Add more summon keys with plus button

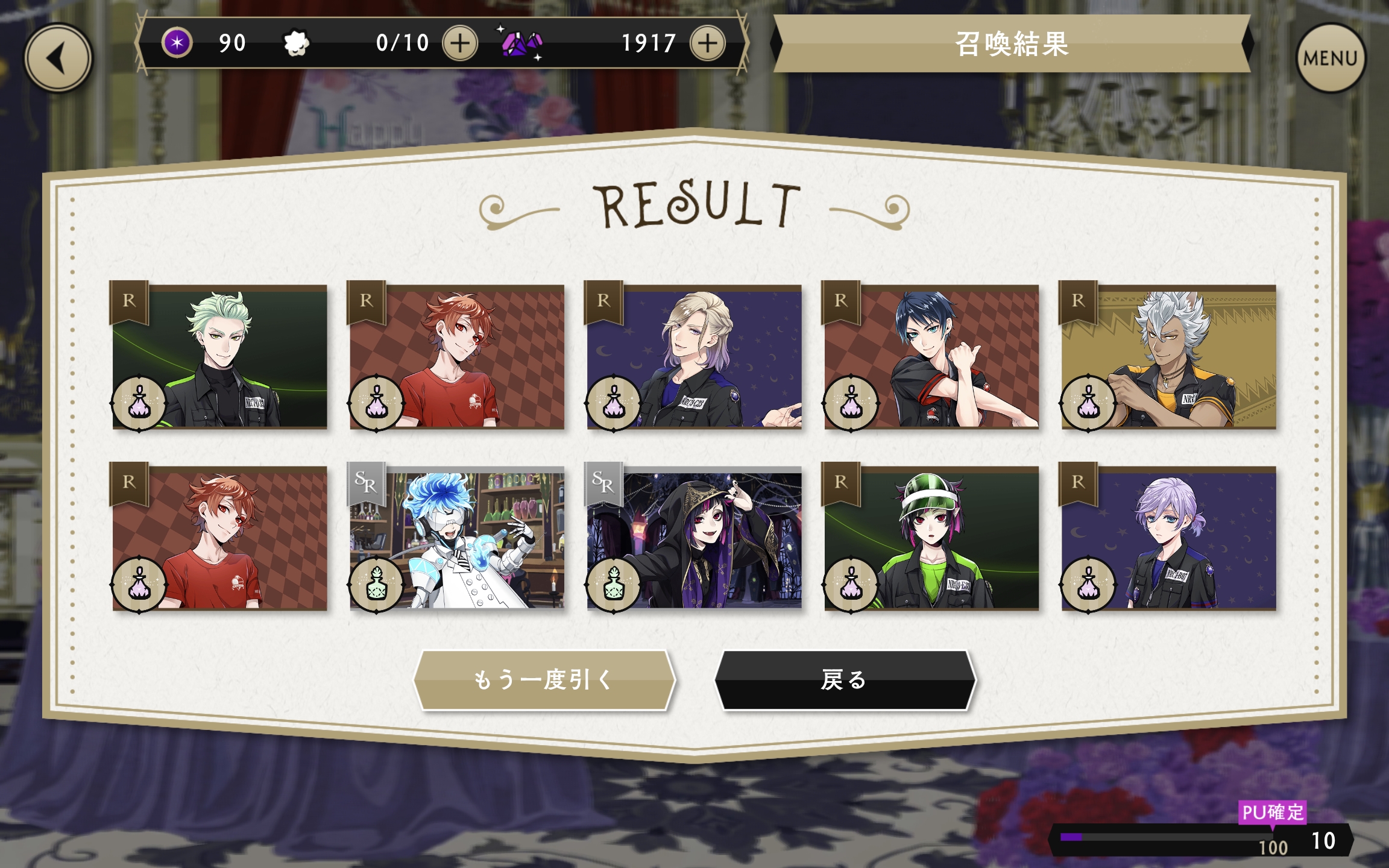click(x=460, y=43)
